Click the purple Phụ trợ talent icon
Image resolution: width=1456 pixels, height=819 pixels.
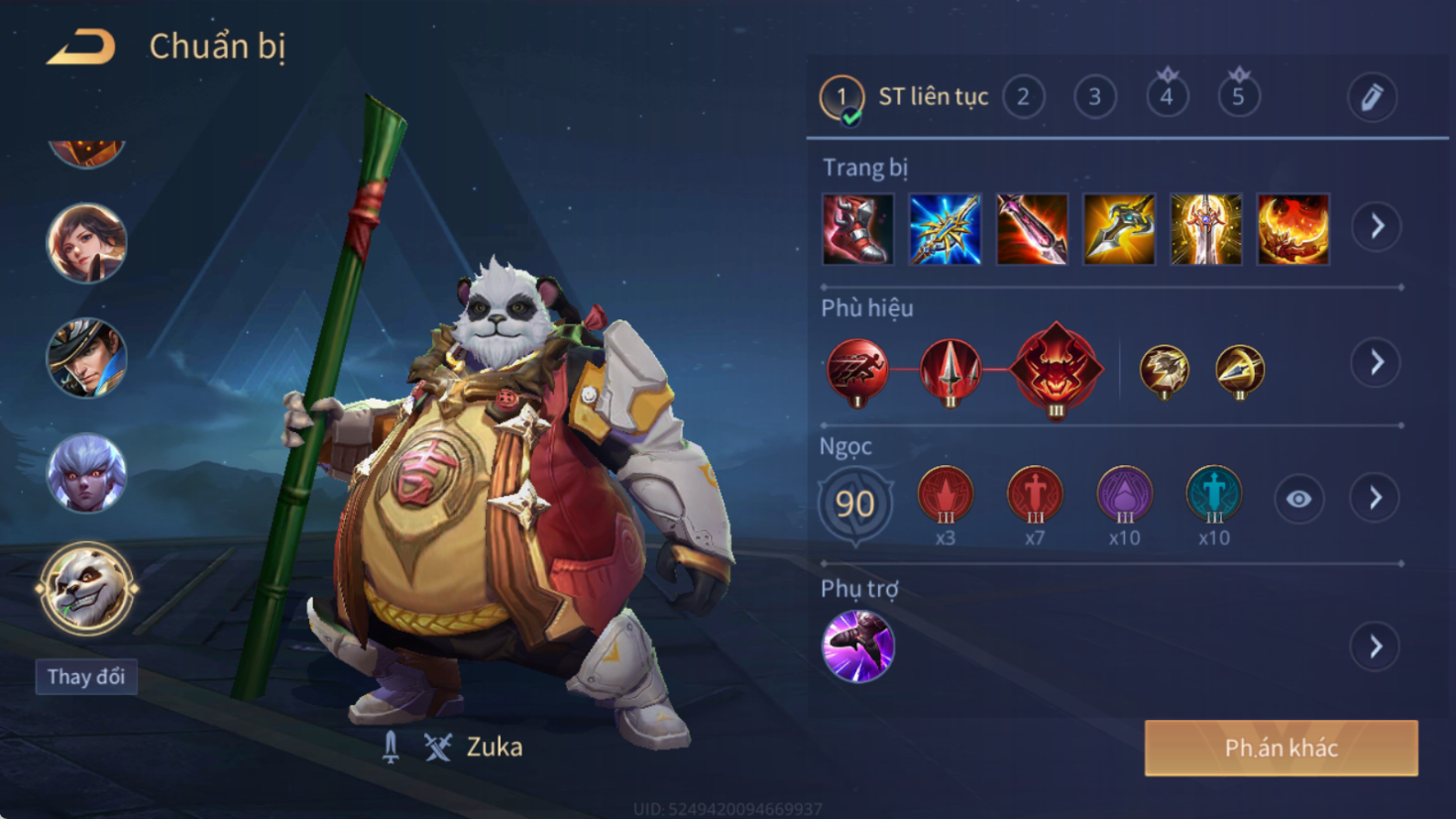click(x=858, y=646)
